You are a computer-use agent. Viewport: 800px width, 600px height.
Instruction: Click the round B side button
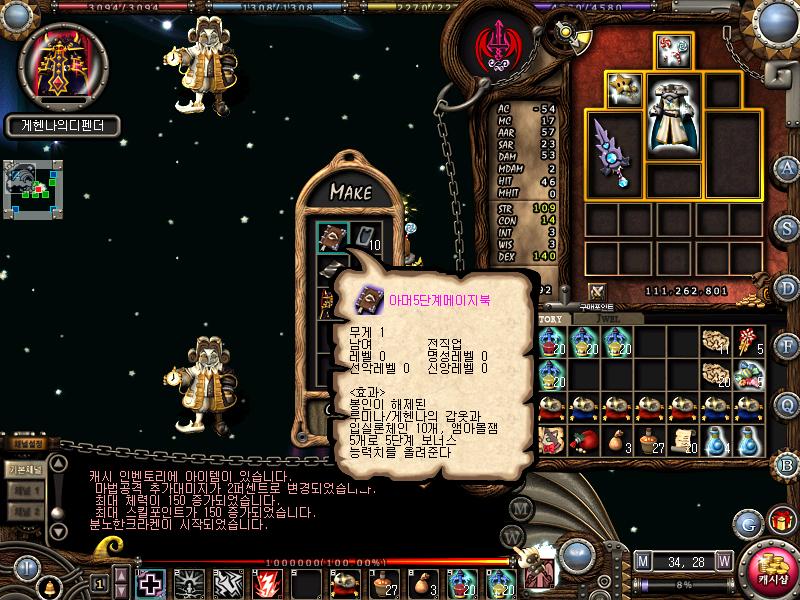pyautogui.click(x=788, y=463)
